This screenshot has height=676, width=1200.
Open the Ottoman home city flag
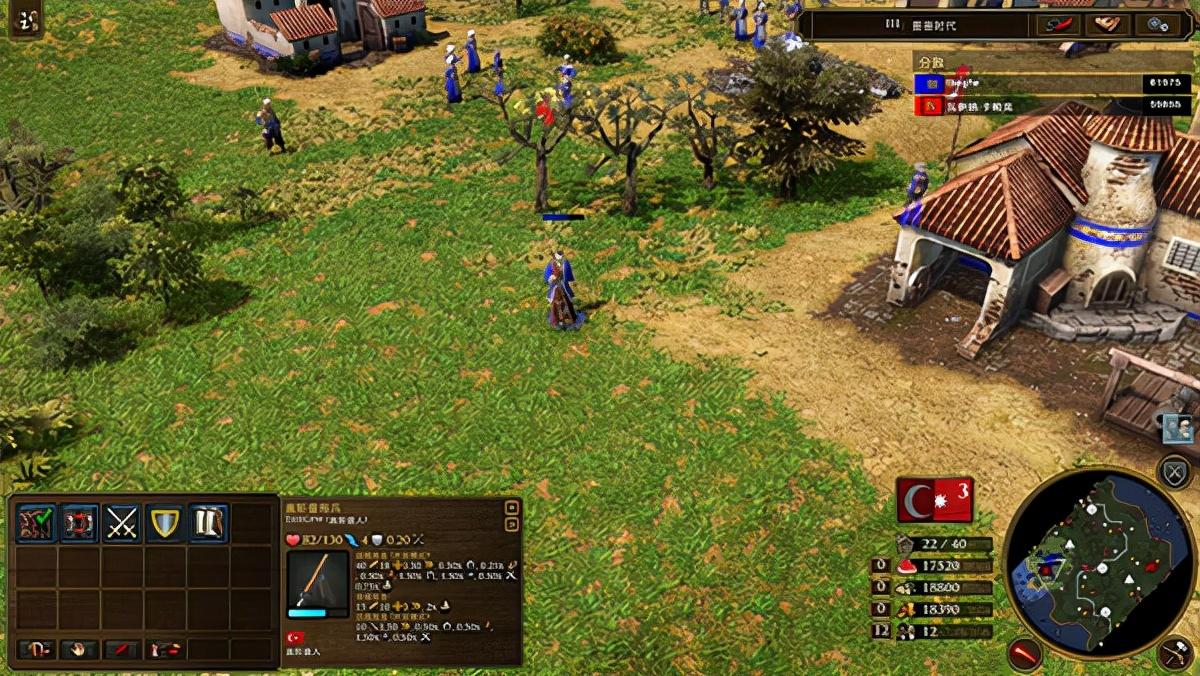(x=935, y=500)
